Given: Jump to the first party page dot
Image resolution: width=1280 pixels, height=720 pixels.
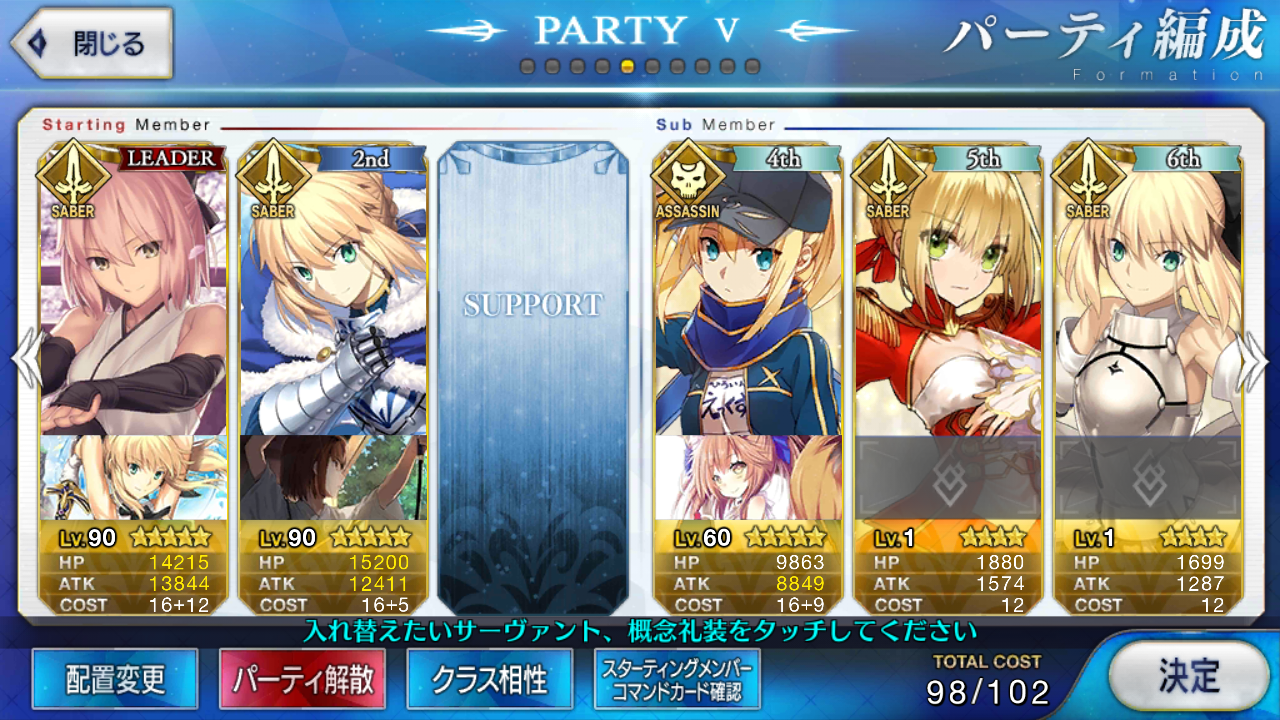Looking at the screenshot, I should [x=527, y=67].
